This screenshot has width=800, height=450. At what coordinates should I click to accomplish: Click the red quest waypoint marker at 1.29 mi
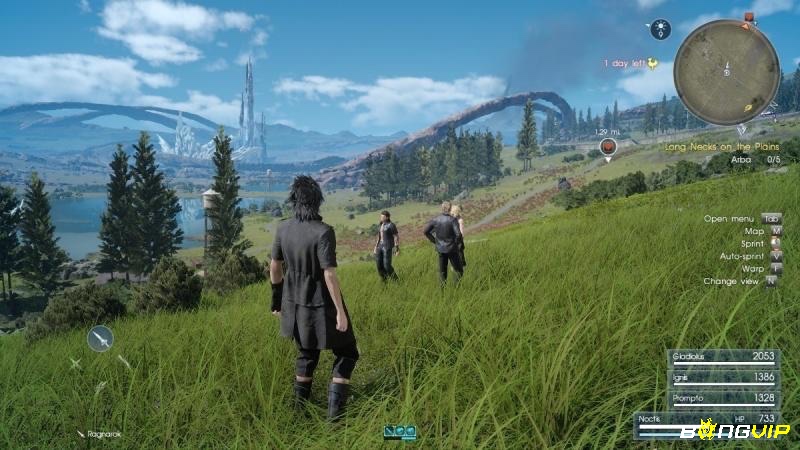click(x=606, y=148)
